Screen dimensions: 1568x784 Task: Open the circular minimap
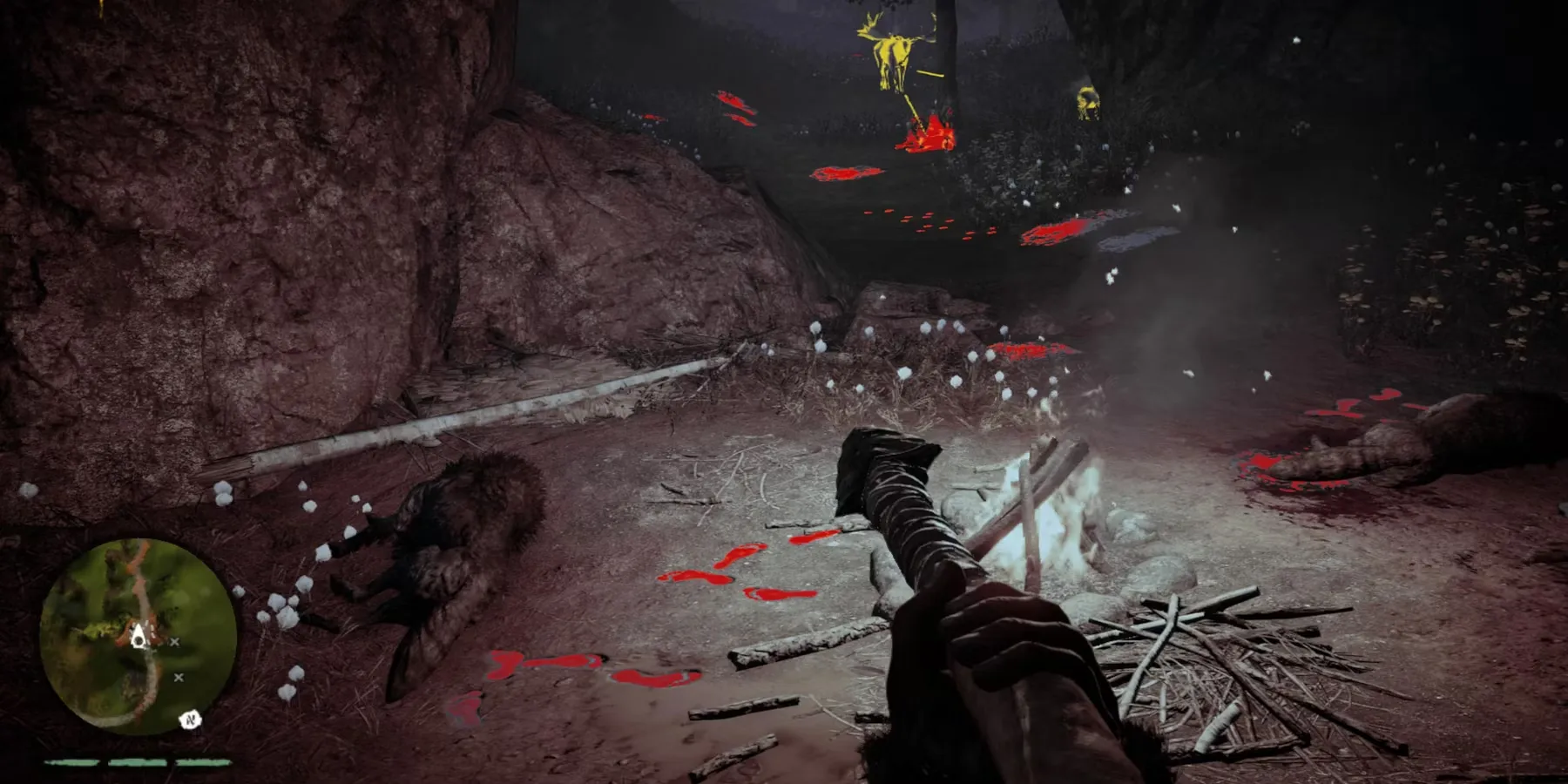click(x=138, y=634)
